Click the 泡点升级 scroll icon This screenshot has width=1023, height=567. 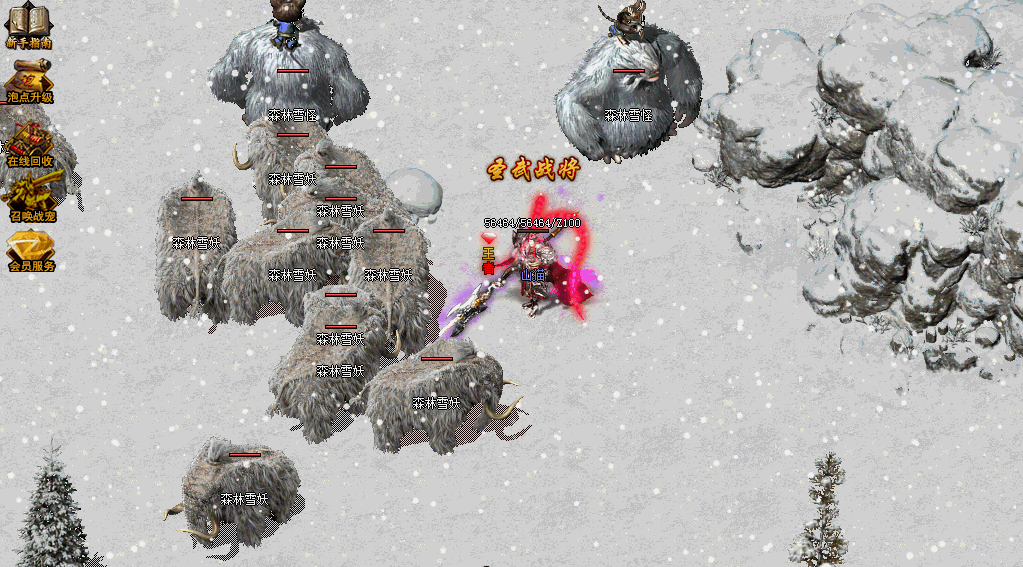click(x=30, y=76)
